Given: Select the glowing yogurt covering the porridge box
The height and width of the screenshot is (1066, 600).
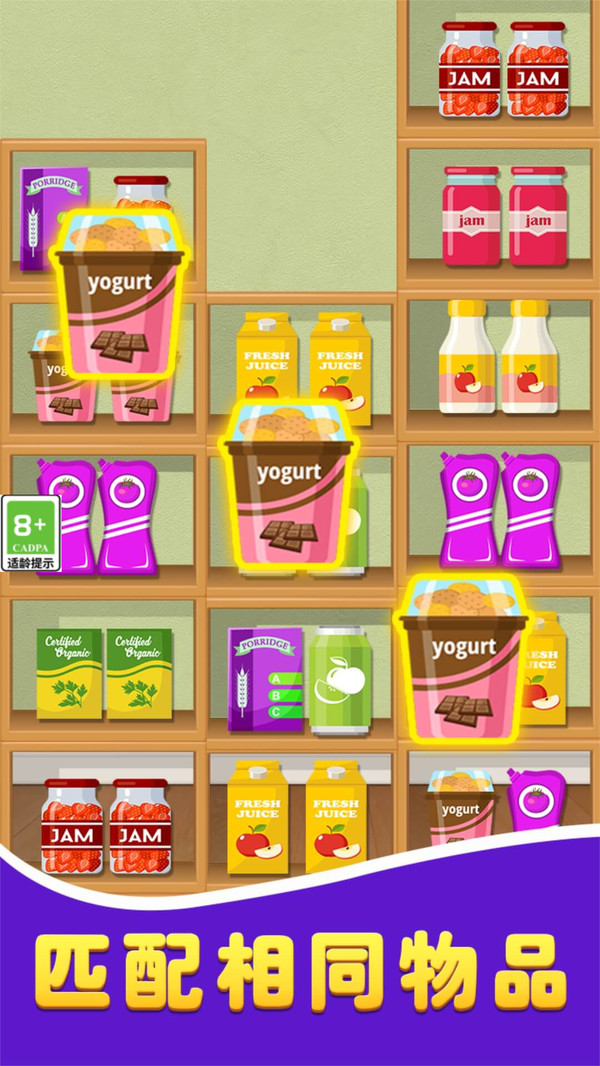Looking at the screenshot, I should [120, 297].
